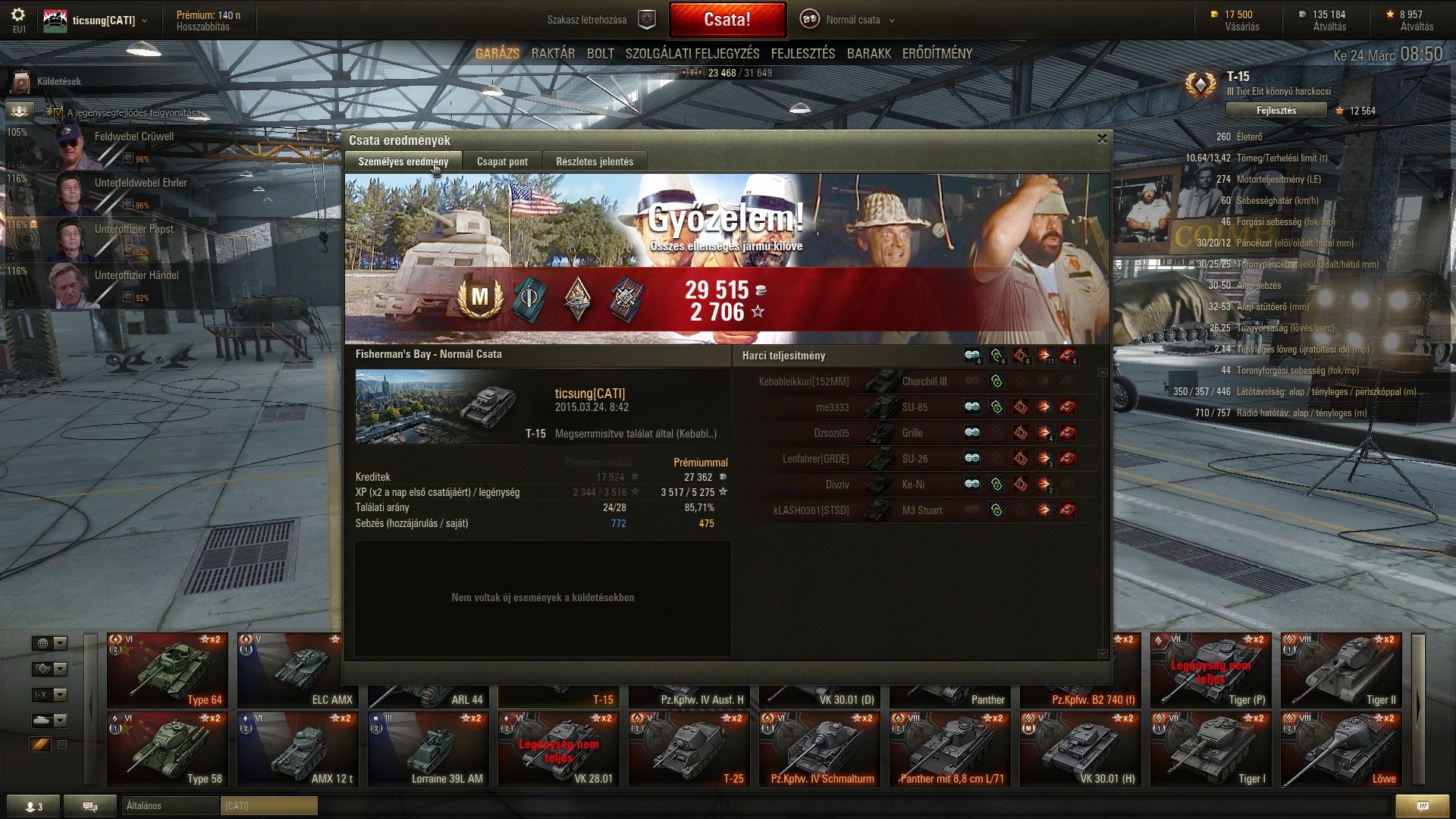Go to the BOLT shop menu
Screen dimensions: 1456x819
pos(600,54)
